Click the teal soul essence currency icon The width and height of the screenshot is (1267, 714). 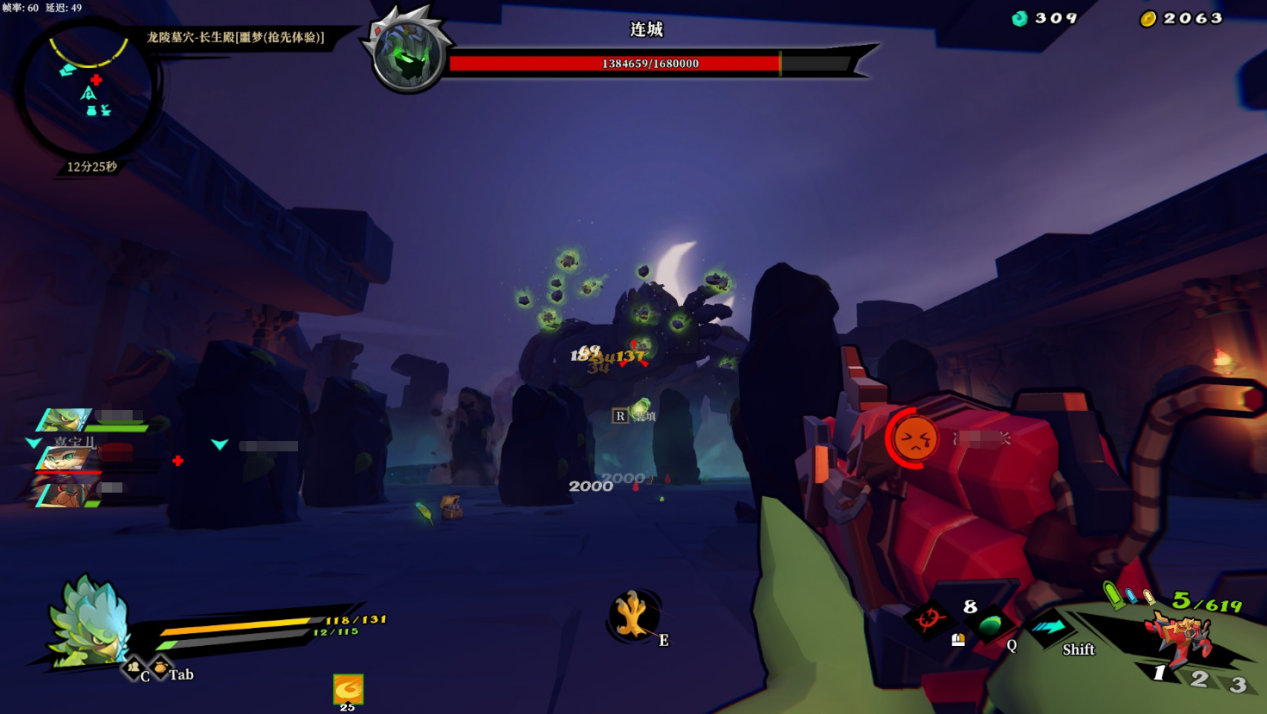pyautogui.click(x=1019, y=18)
